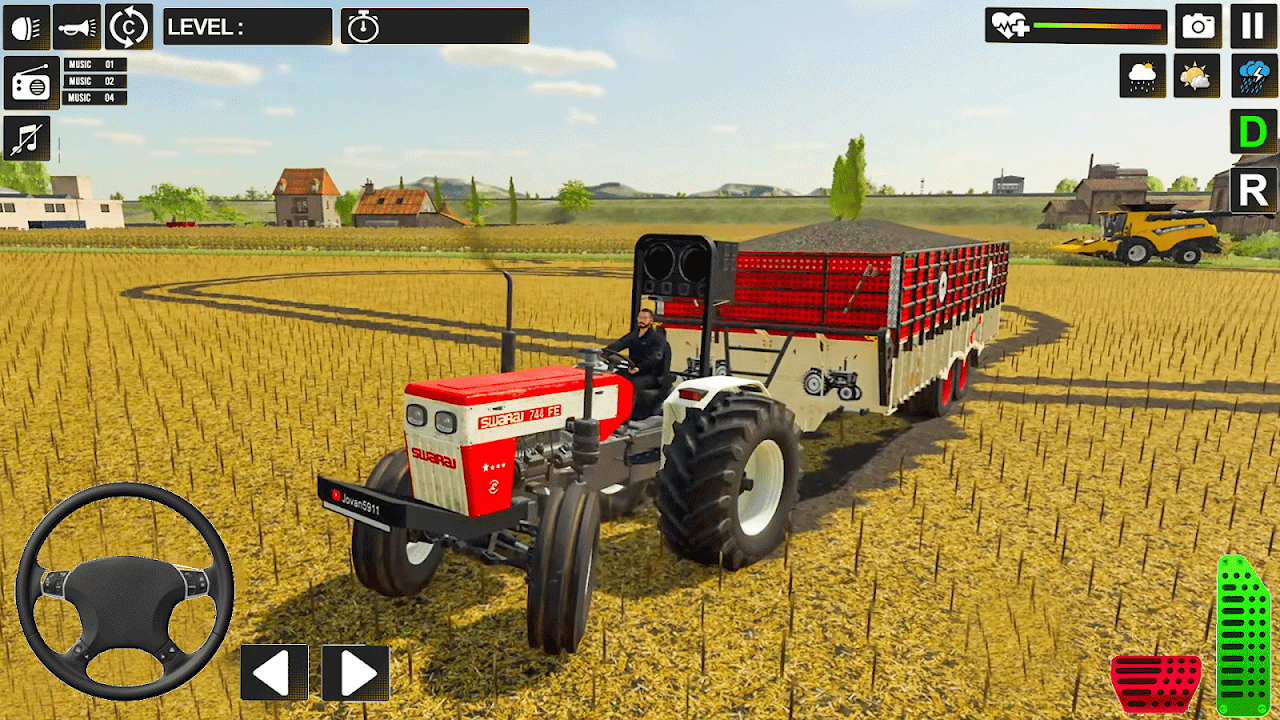This screenshot has width=1280, height=720.
Task: Open the radio
Action: coord(31,83)
